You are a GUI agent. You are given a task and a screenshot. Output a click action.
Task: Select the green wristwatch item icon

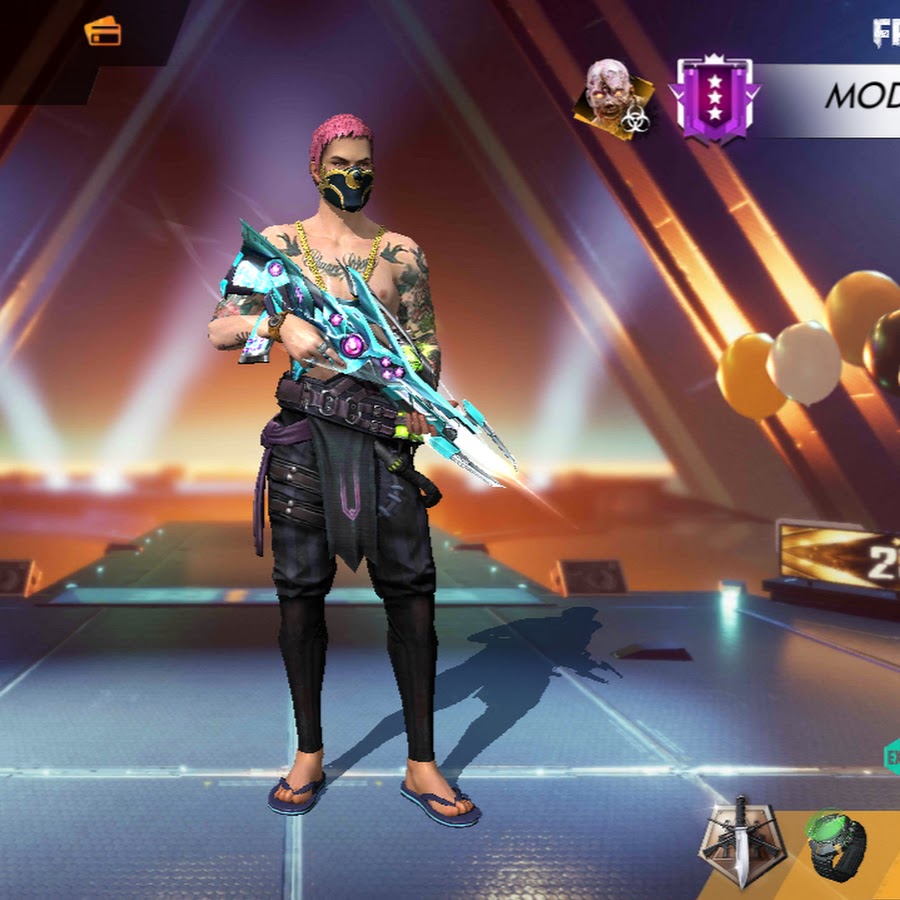pyautogui.click(x=838, y=845)
